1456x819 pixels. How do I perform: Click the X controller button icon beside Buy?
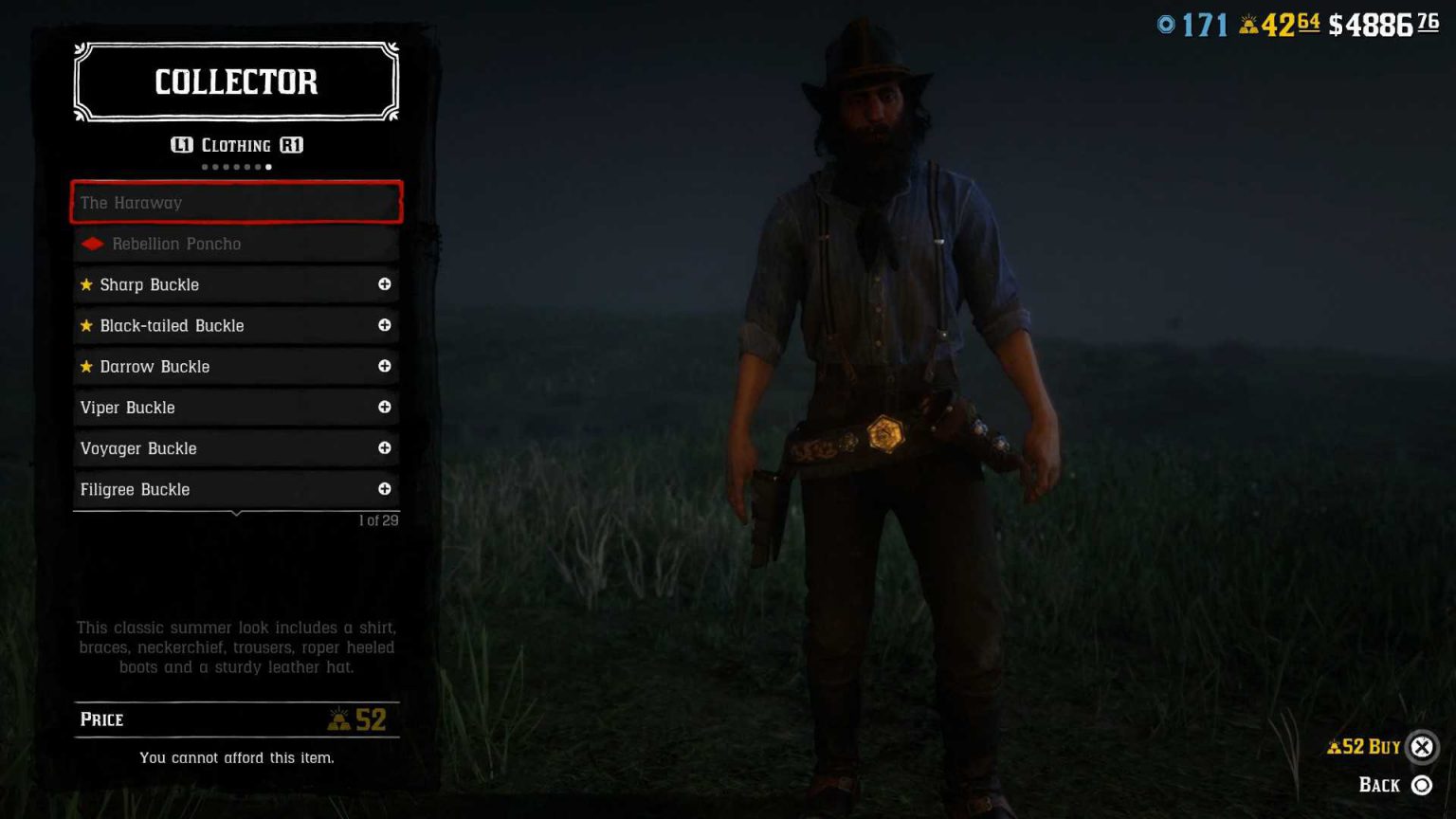1422,747
